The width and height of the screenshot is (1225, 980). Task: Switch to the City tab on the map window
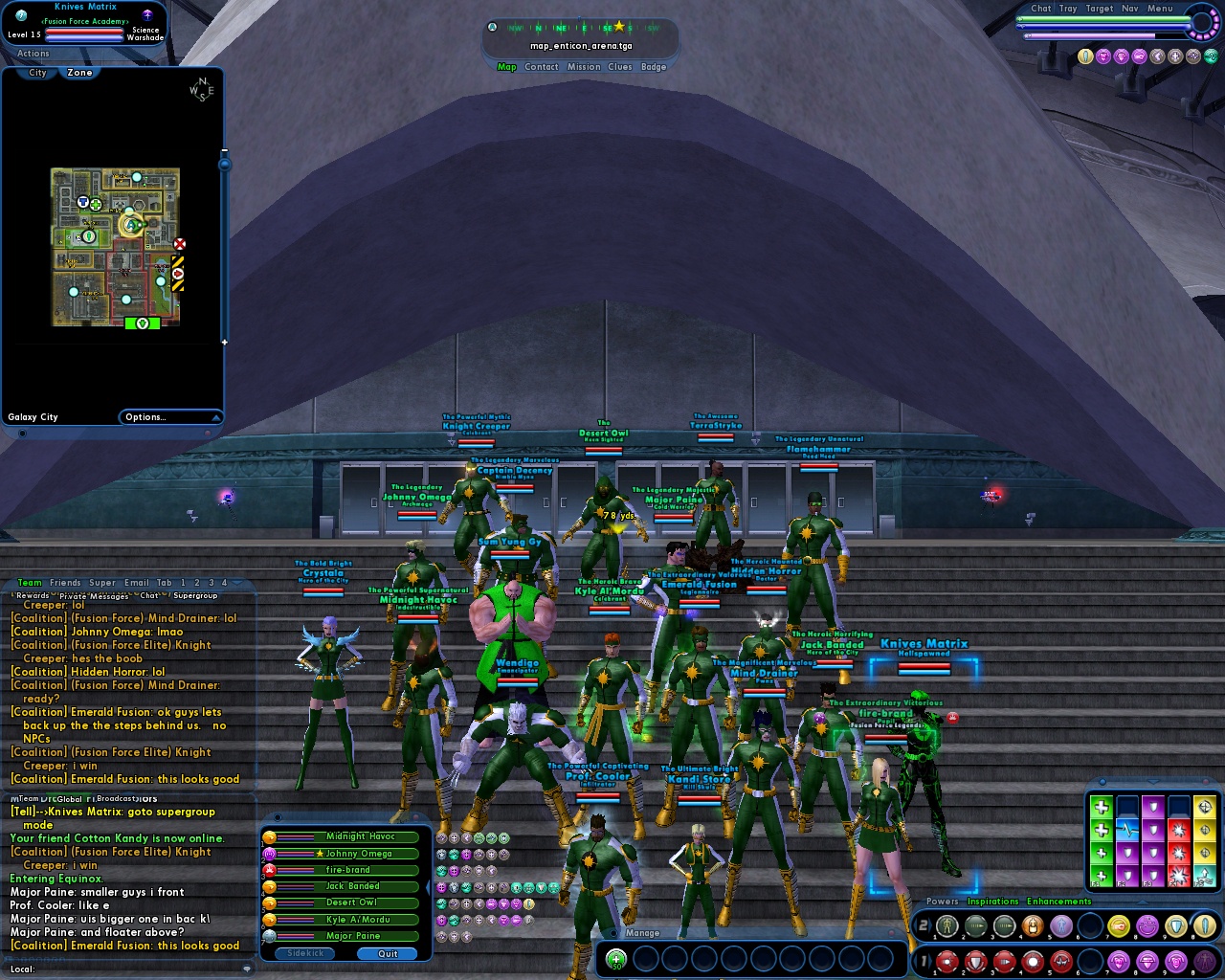pyautogui.click(x=35, y=73)
